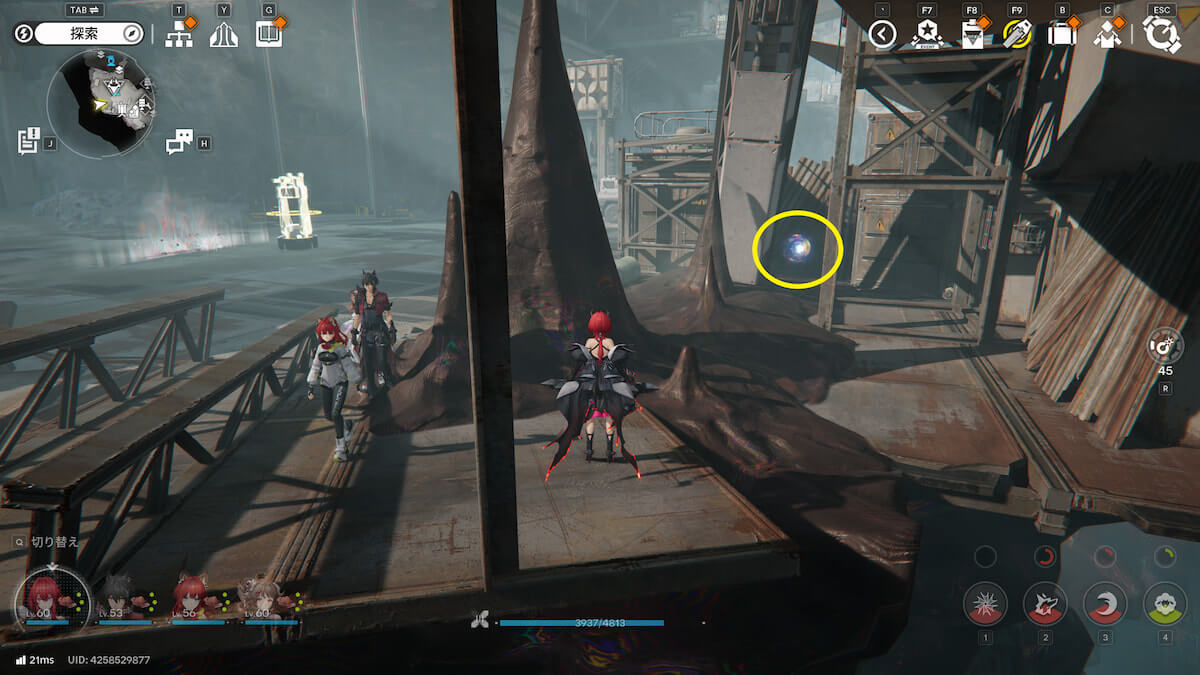Image resolution: width=1200 pixels, height=675 pixels.
Task: Switch to the Lv. 56 red-haired party member
Action: pyautogui.click(x=193, y=596)
